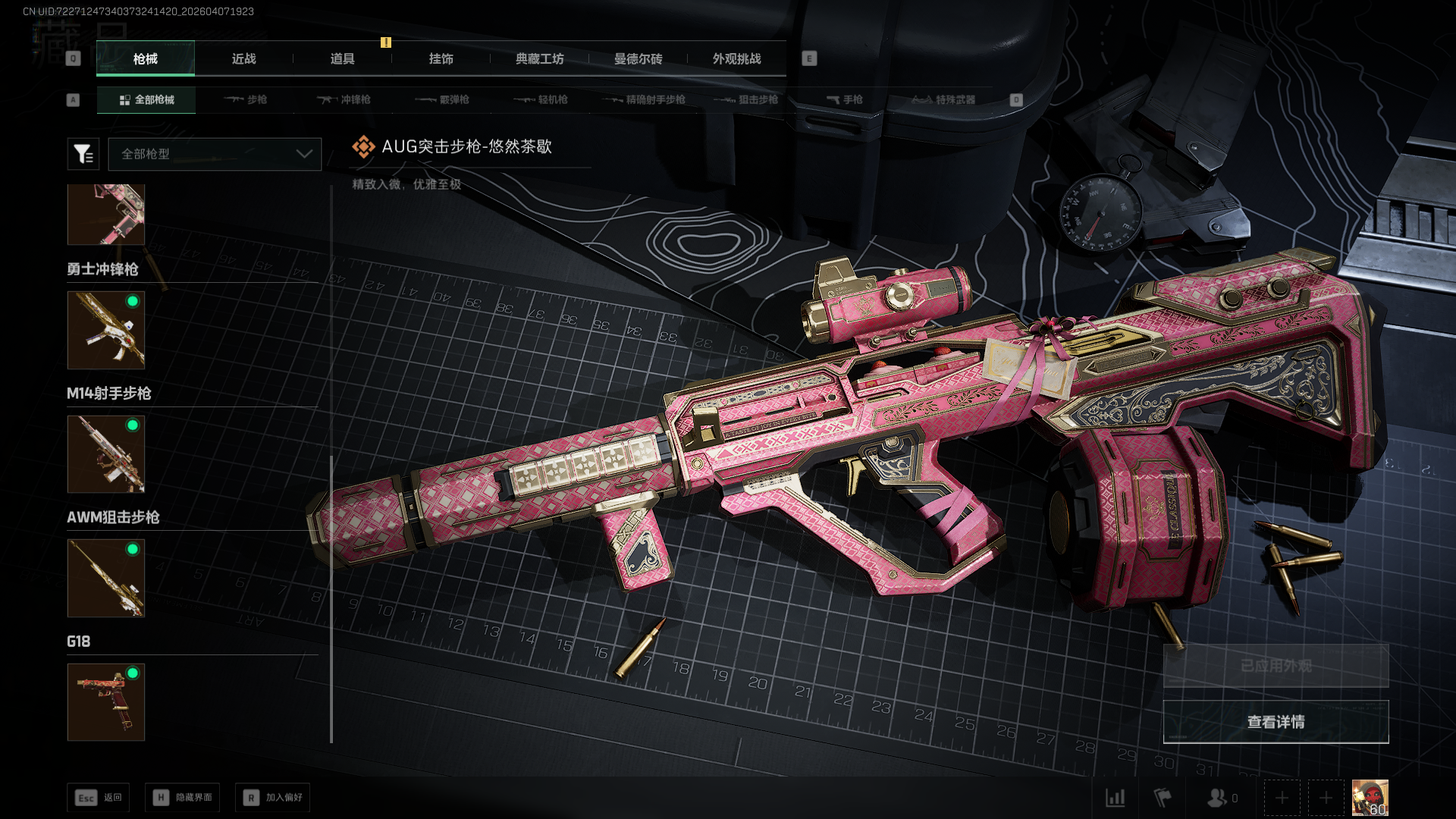Select the 勇士冲锋枪 skin thumbnail
This screenshot has height=819, width=1456.
point(106,331)
